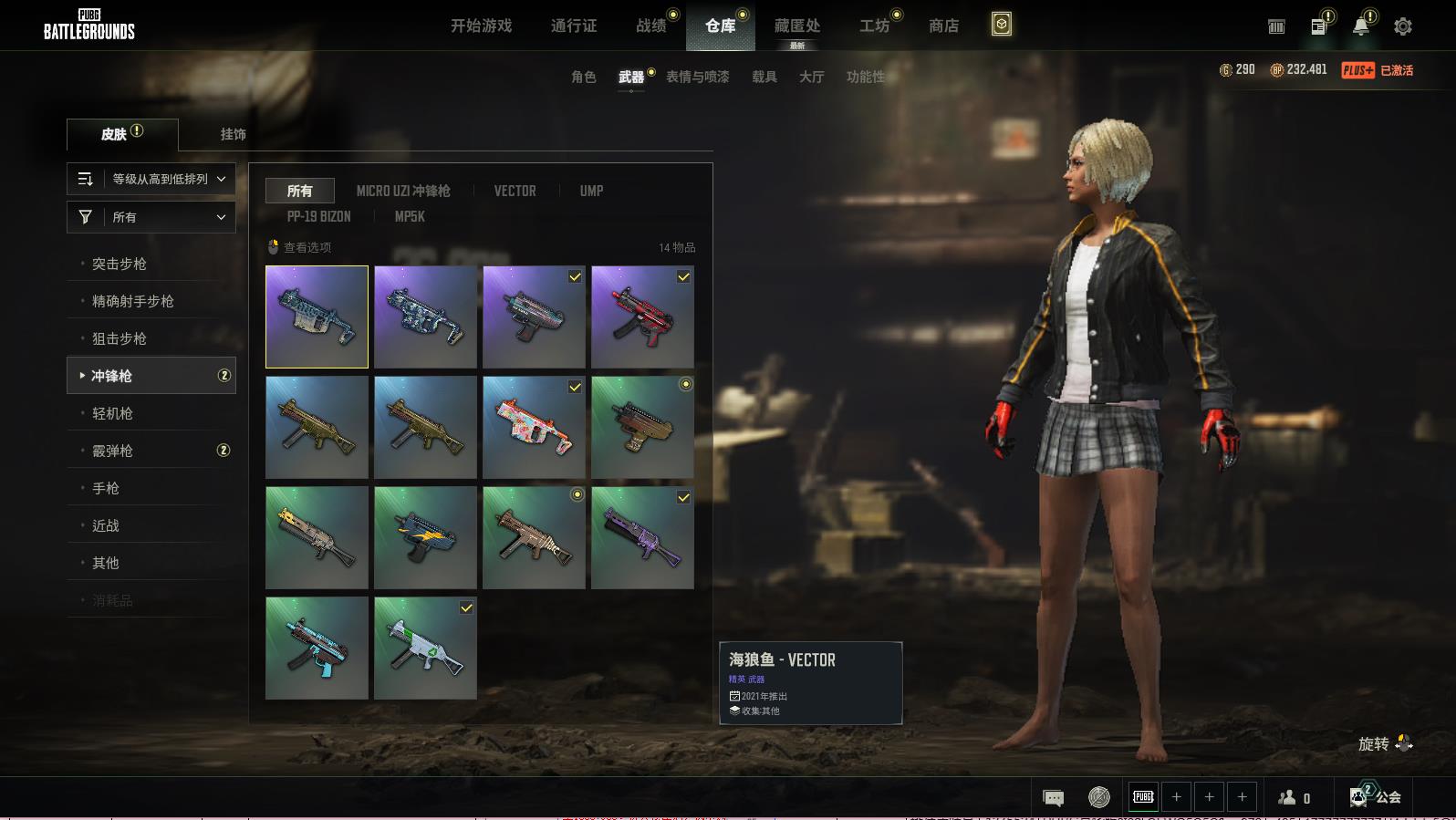
Task: Choose the 突击步枪 weapon category
Action: (x=120, y=264)
